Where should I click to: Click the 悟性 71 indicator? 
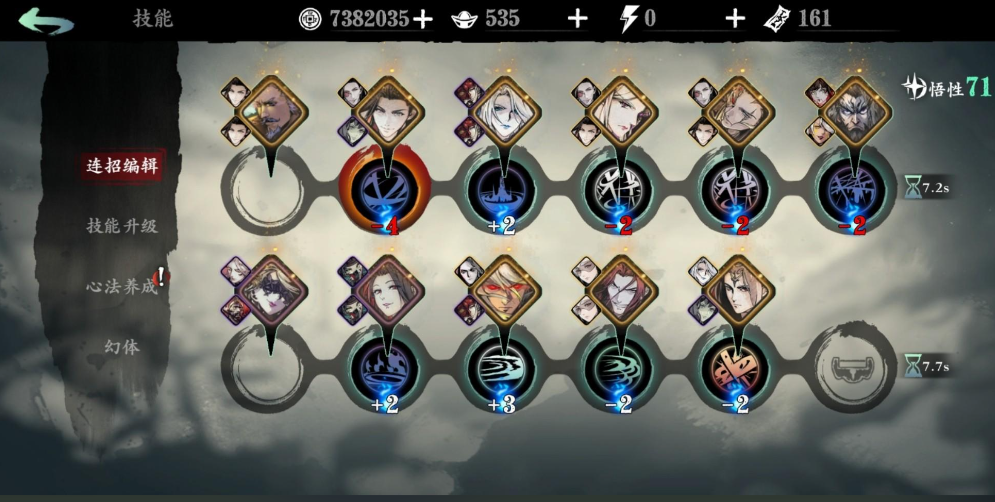946,88
